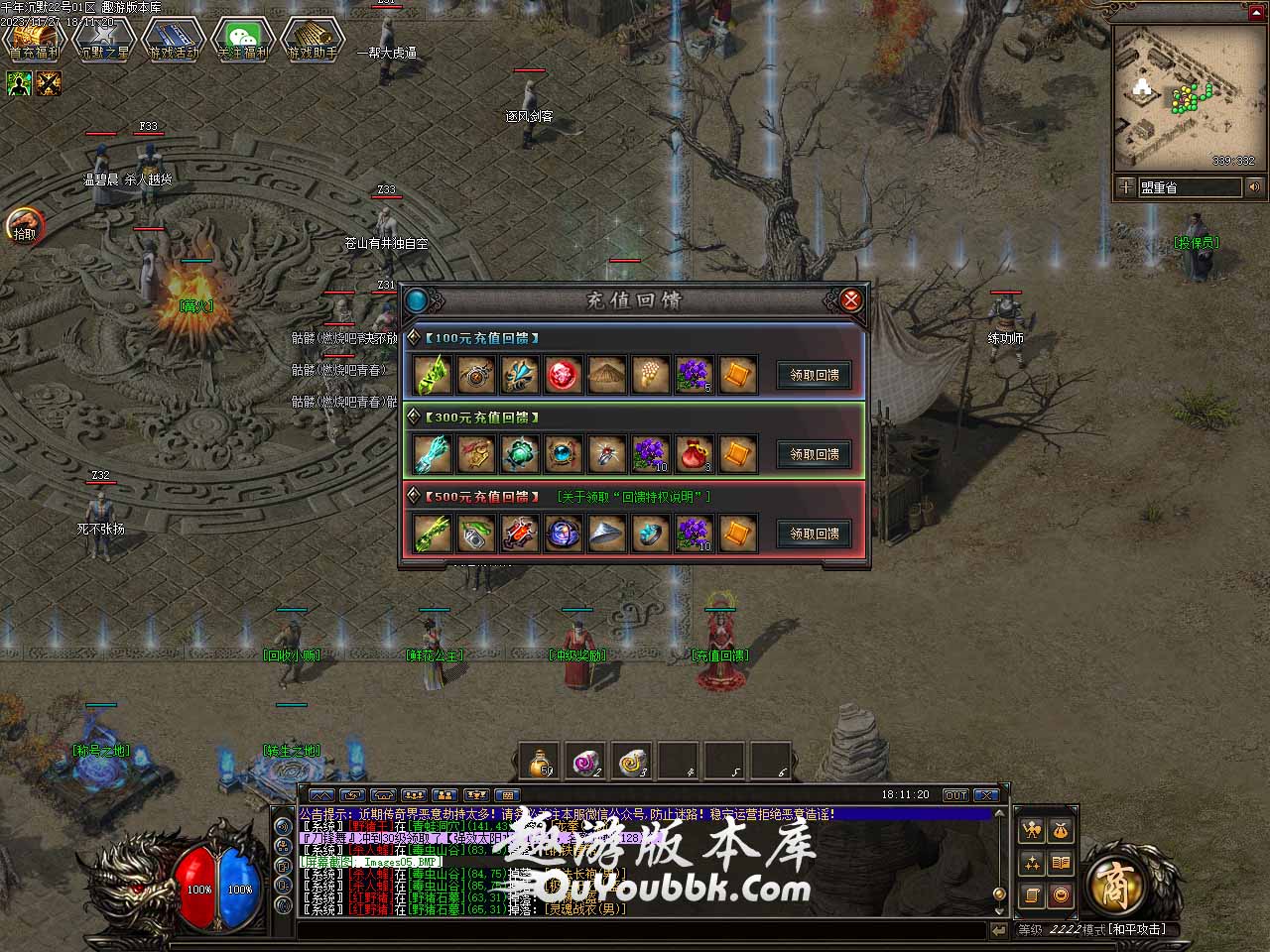Claim the 500元 recharge reward
Viewport: 1270px width, 952px height.
tap(814, 534)
